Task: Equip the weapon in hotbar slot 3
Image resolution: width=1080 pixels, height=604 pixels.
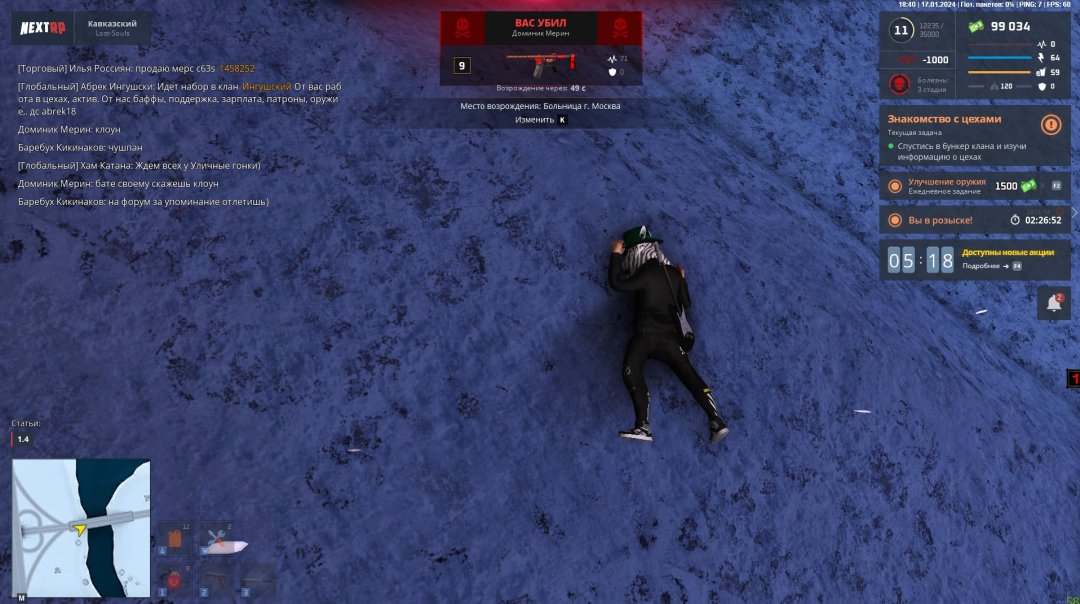Action: [x=257, y=580]
